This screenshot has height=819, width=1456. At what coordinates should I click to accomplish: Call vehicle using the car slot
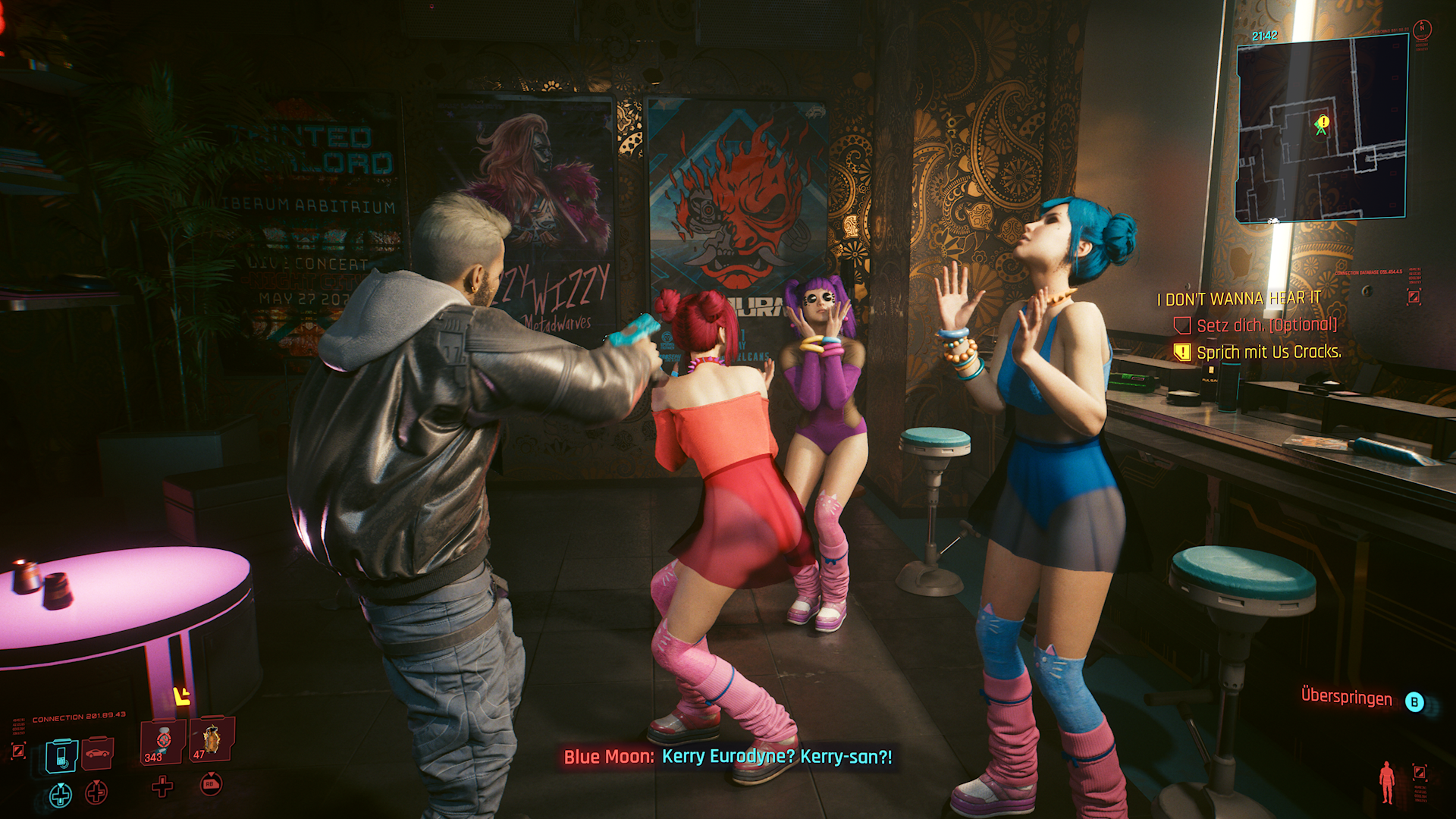[x=97, y=752]
